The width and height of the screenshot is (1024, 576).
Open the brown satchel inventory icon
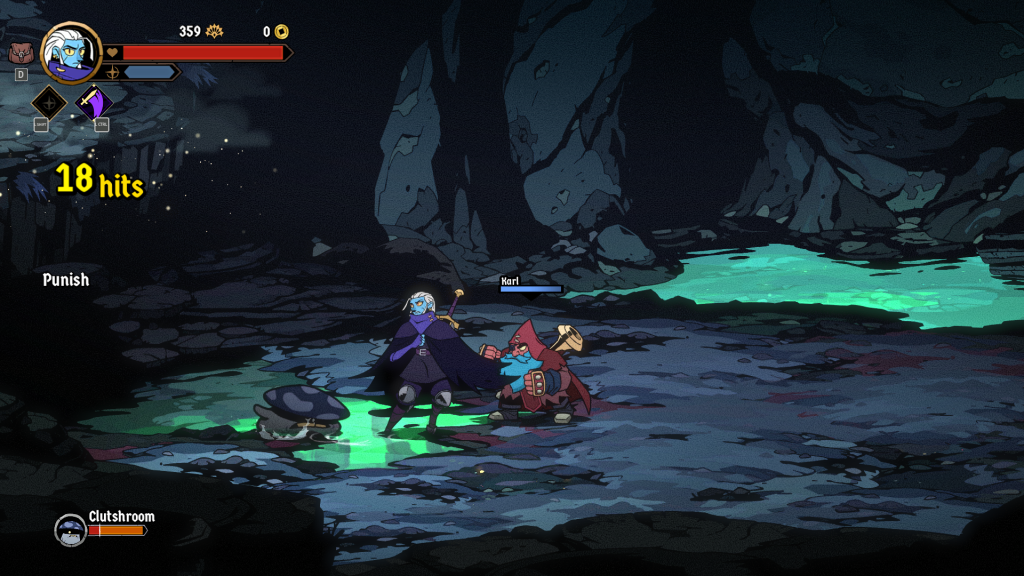click(x=20, y=53)
